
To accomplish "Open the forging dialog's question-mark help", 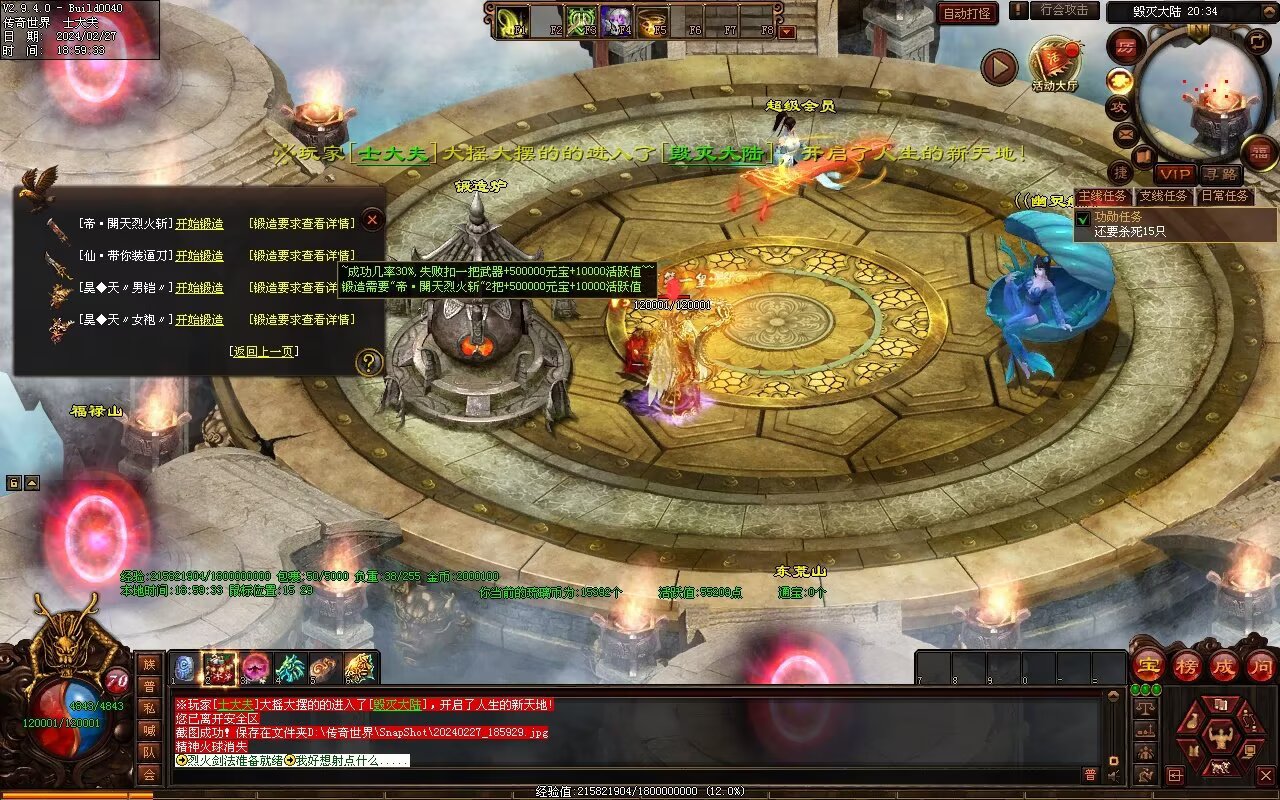I will click(370, 362).
